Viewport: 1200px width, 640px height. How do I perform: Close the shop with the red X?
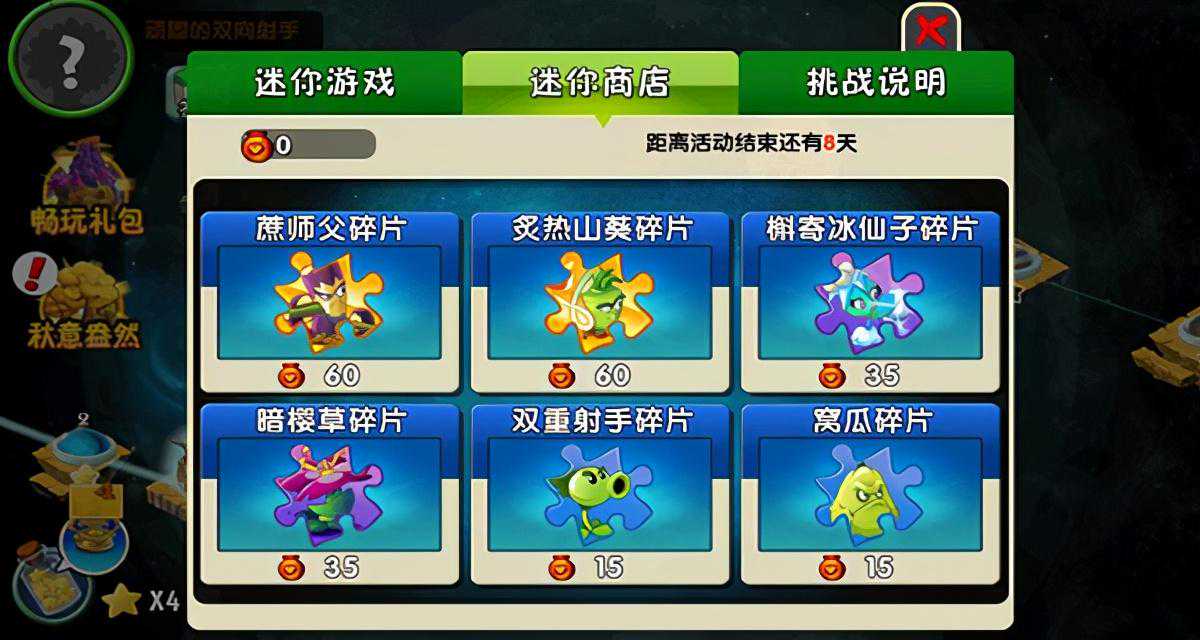[931, 30]
